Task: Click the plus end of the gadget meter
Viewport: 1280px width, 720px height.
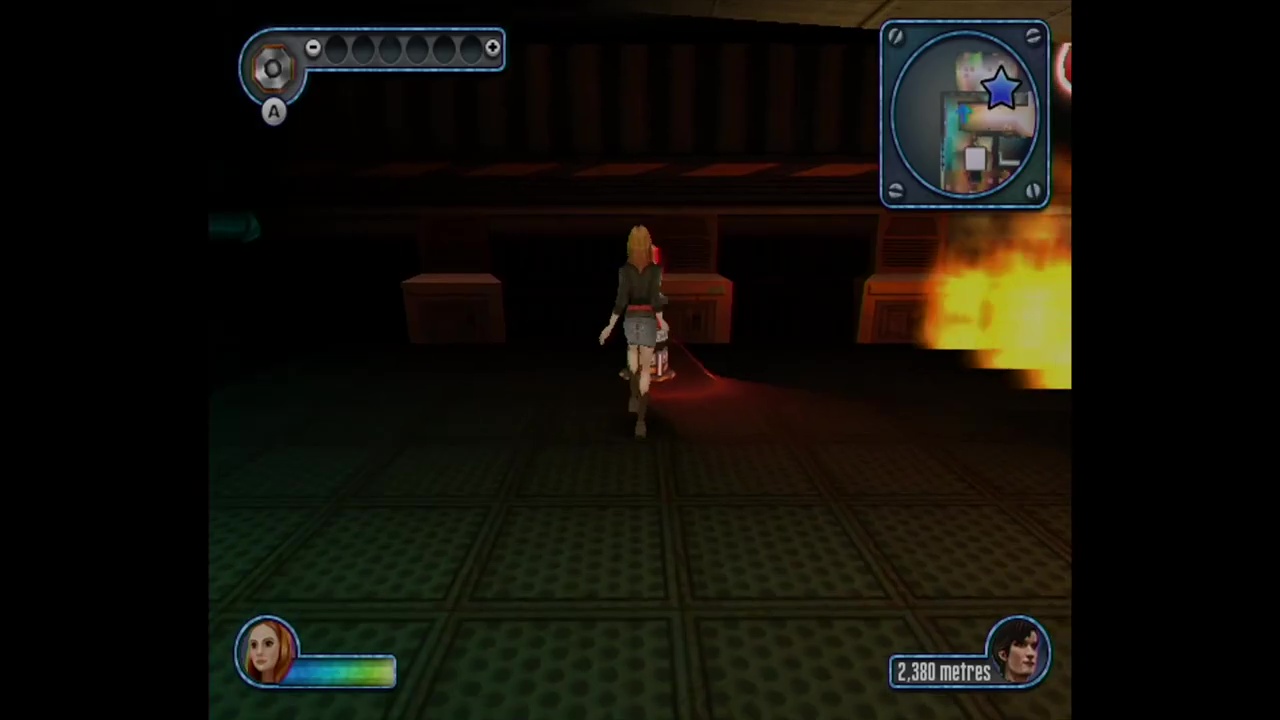Action: 492,48
